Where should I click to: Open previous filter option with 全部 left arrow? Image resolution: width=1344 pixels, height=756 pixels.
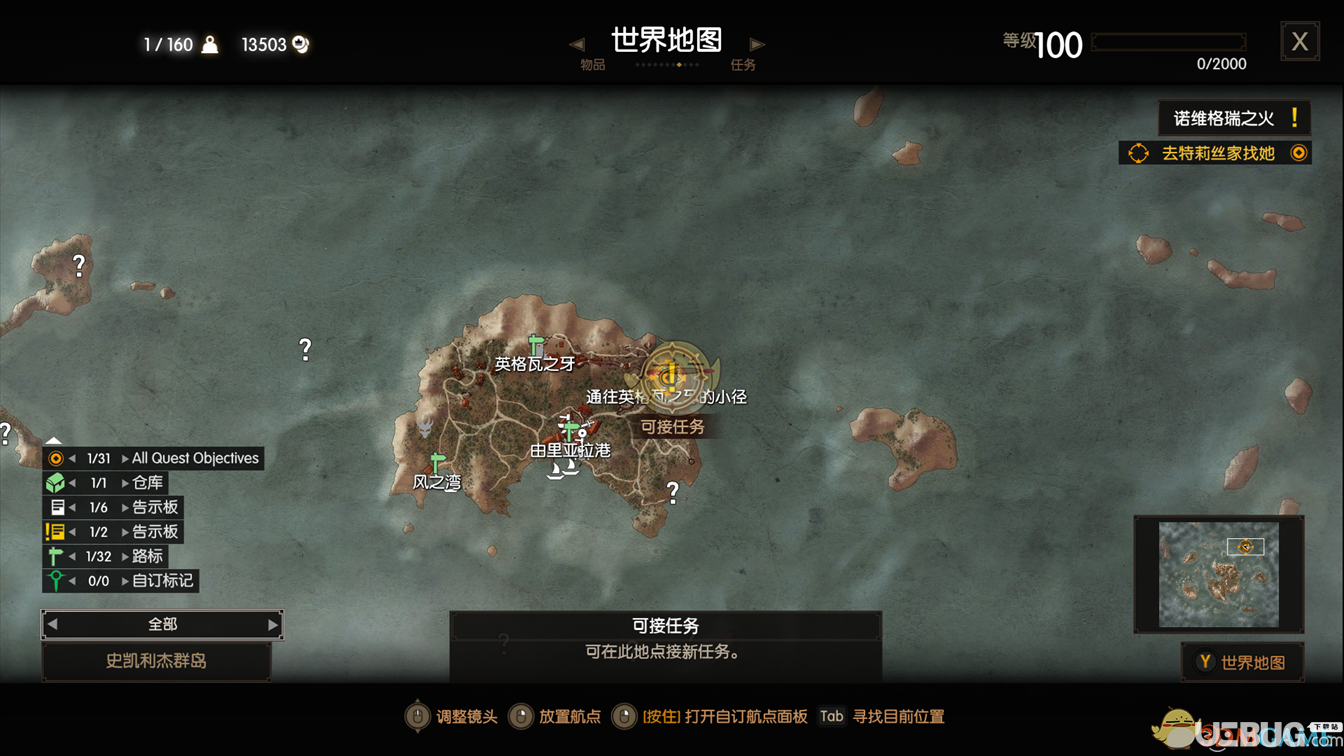[51, 624]
